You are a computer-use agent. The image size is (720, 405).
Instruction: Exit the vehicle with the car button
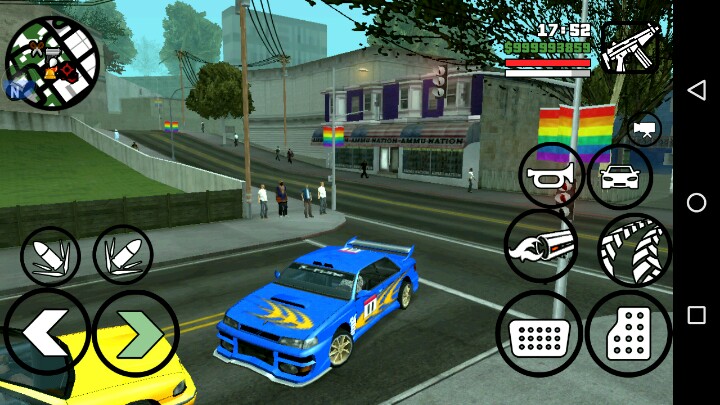(x=619, y=177)
